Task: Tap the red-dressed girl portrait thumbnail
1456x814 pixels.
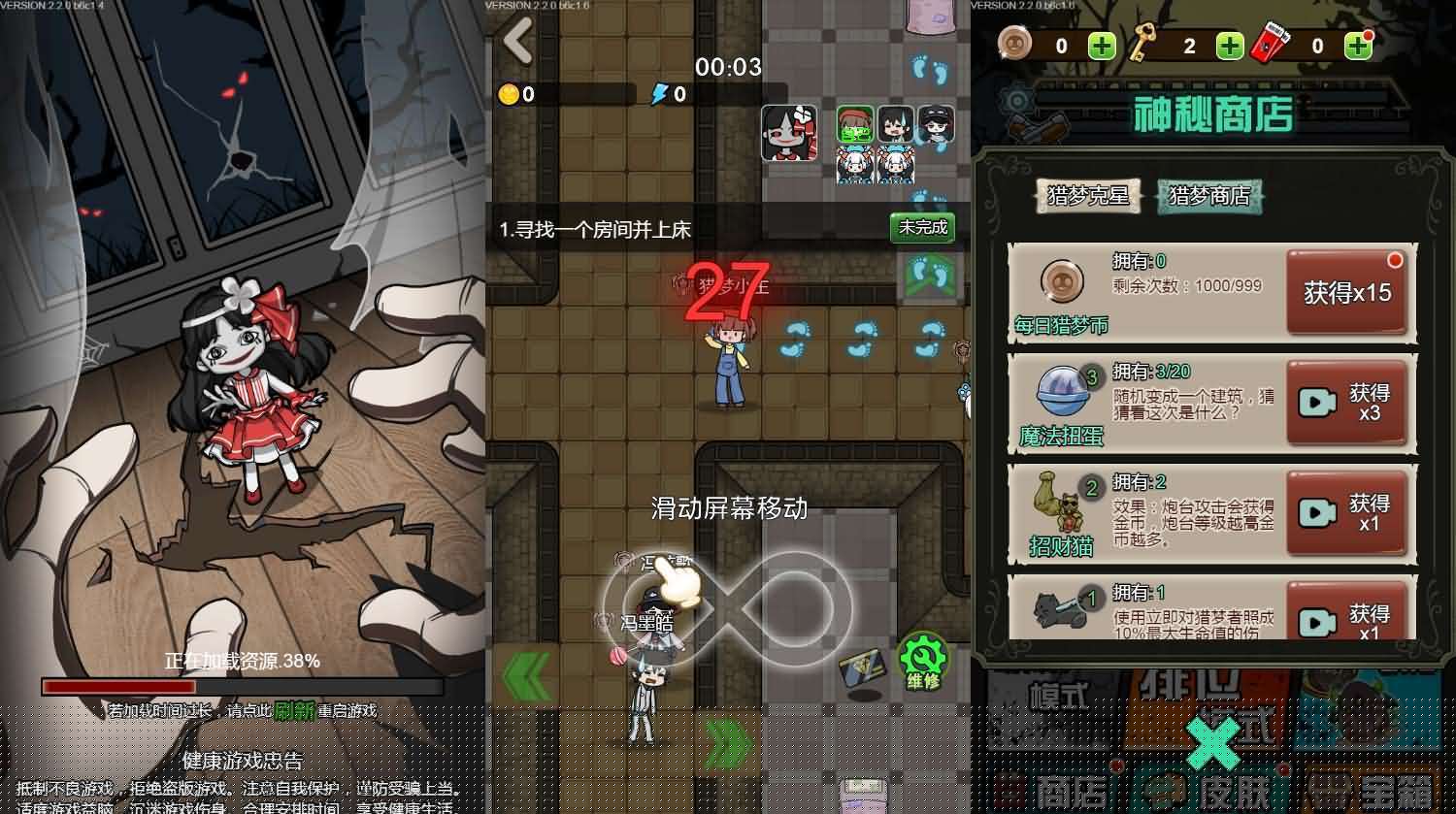Action: 788,134
